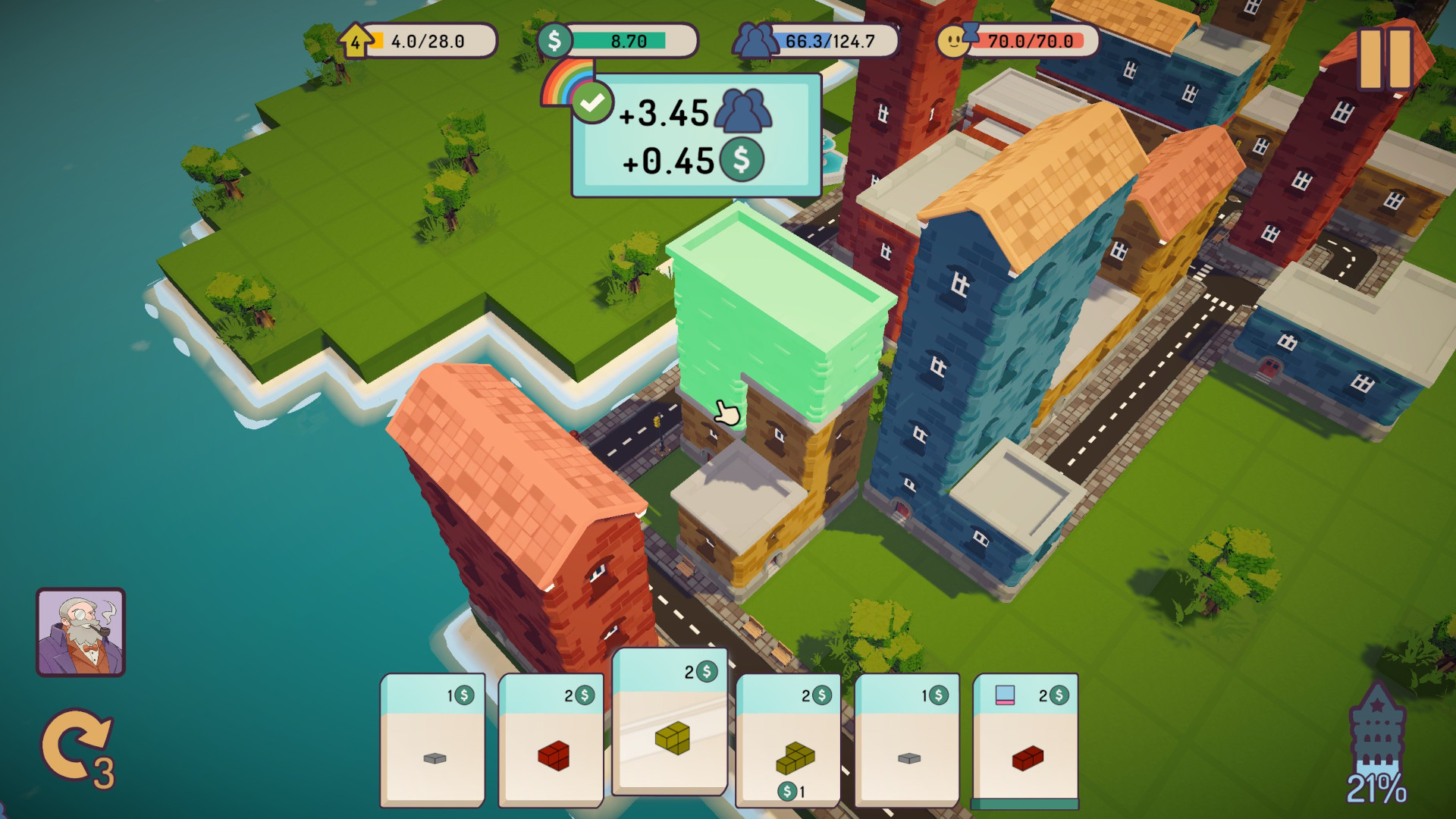Choose the red block card with blue badge
1456x819 pixels.
coord(1026,741)
